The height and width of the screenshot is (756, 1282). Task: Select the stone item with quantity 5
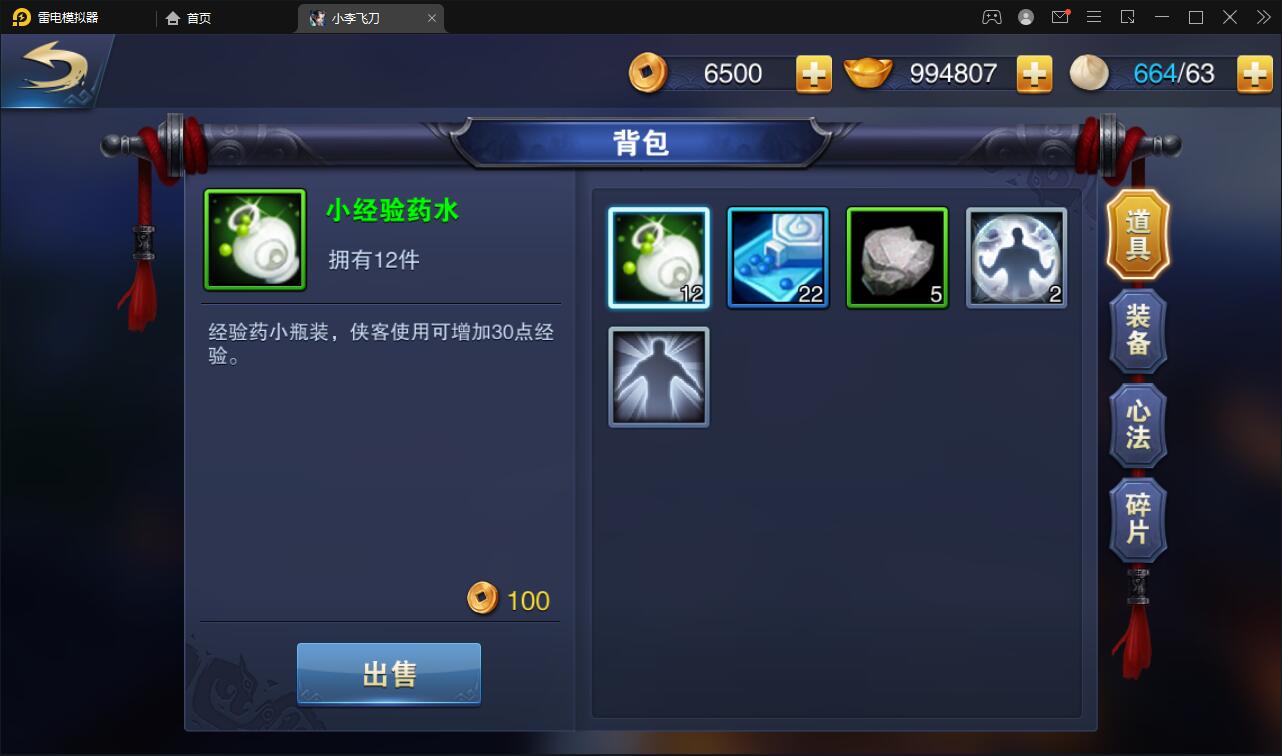pos(896,257)
